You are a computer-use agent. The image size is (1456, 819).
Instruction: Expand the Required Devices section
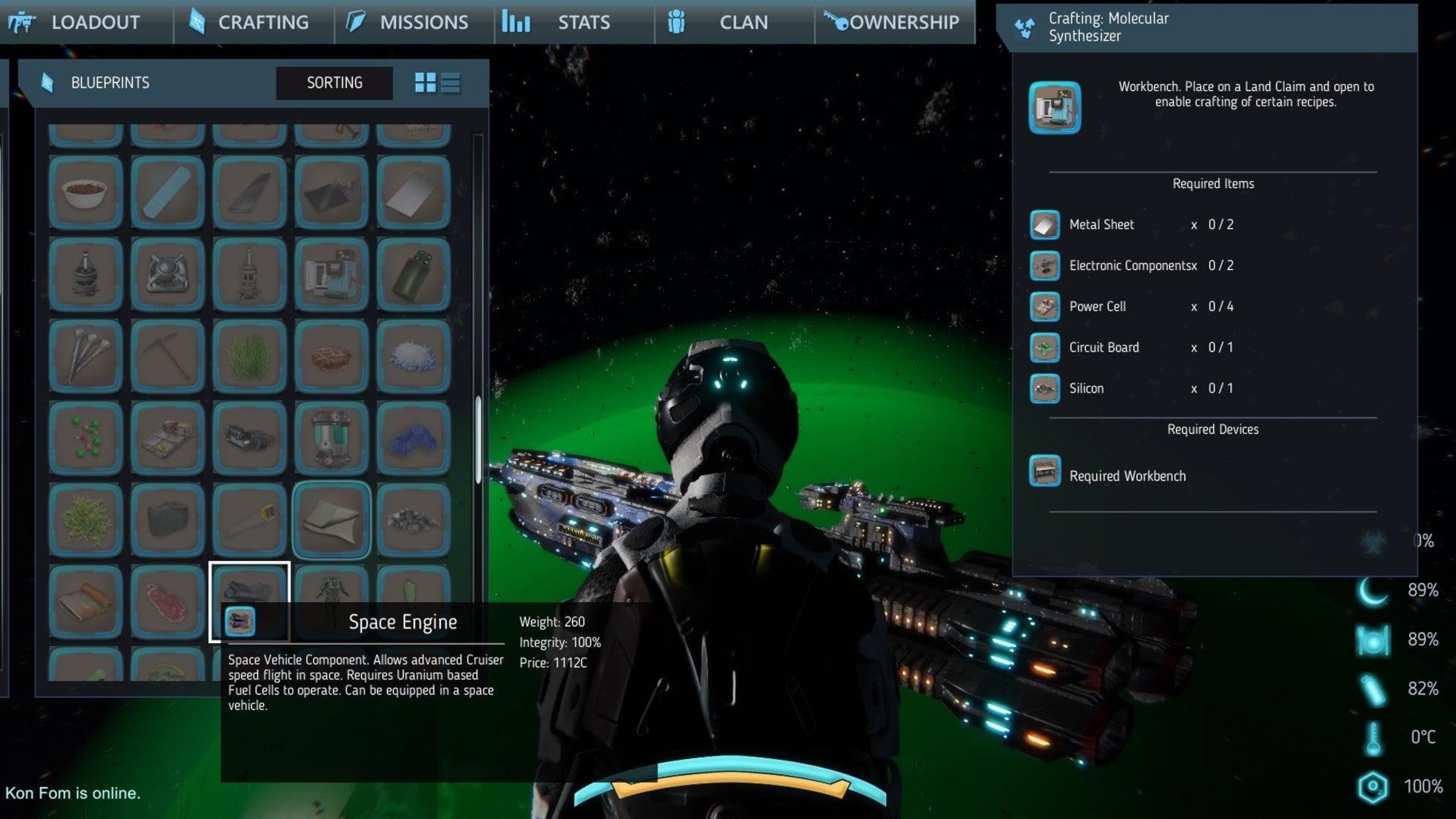[1212, 429]
